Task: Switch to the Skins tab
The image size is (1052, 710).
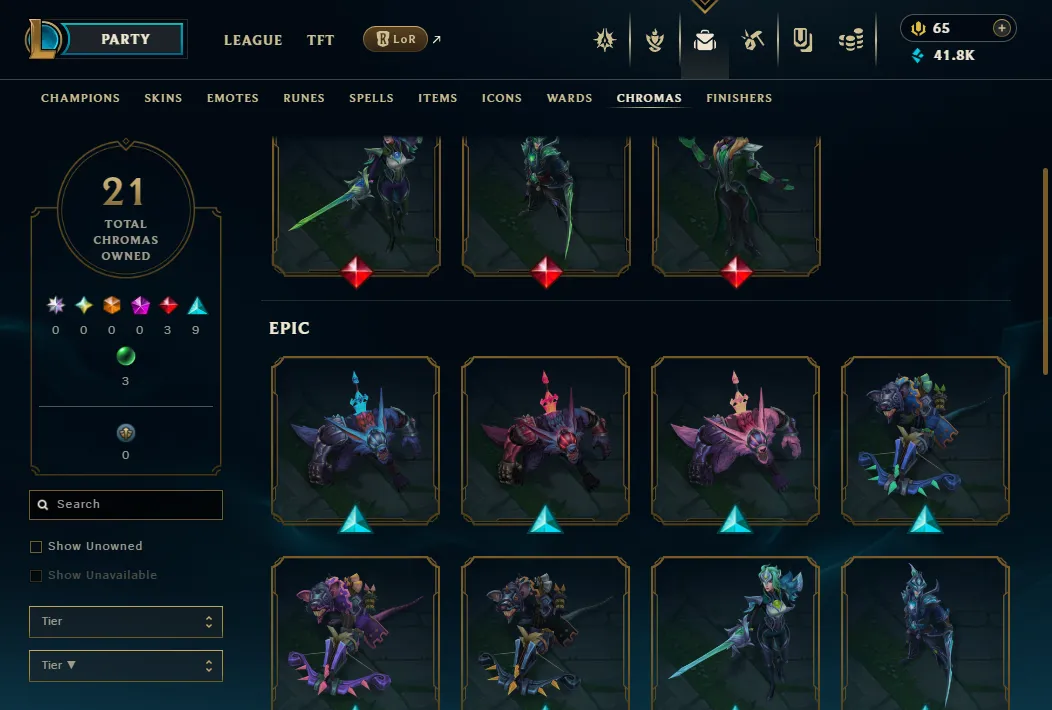Action: pos(163,98)
